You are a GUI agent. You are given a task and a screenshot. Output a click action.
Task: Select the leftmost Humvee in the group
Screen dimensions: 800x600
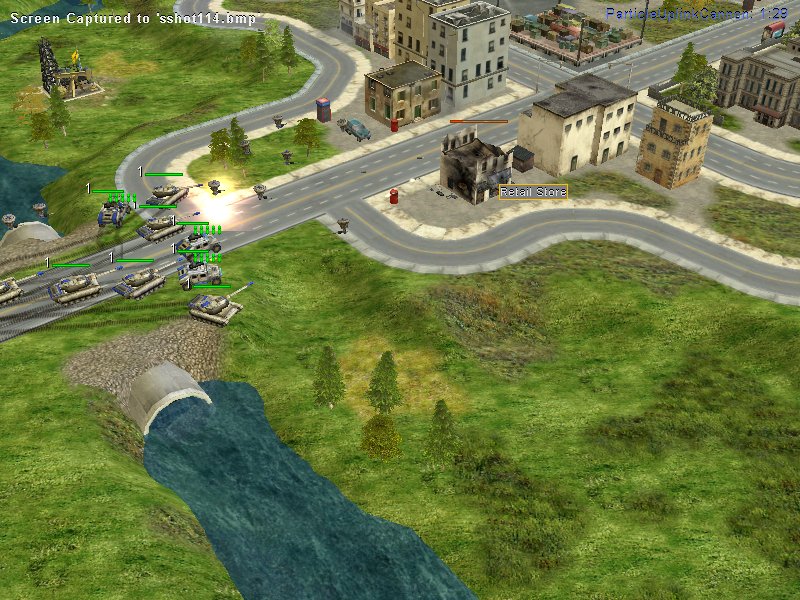click(x=113, y=212)
